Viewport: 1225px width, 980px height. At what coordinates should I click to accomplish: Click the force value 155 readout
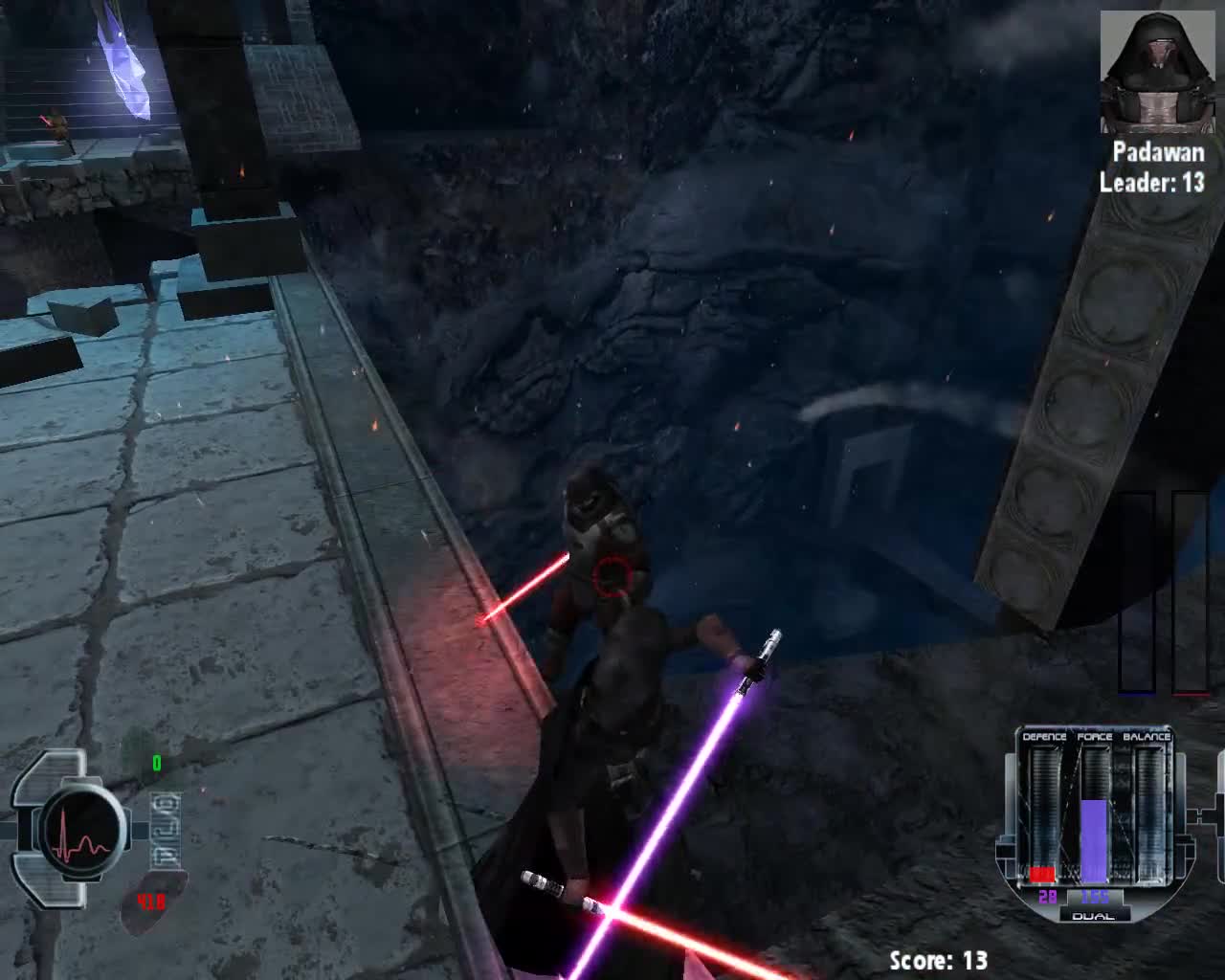click(1094, 897)
